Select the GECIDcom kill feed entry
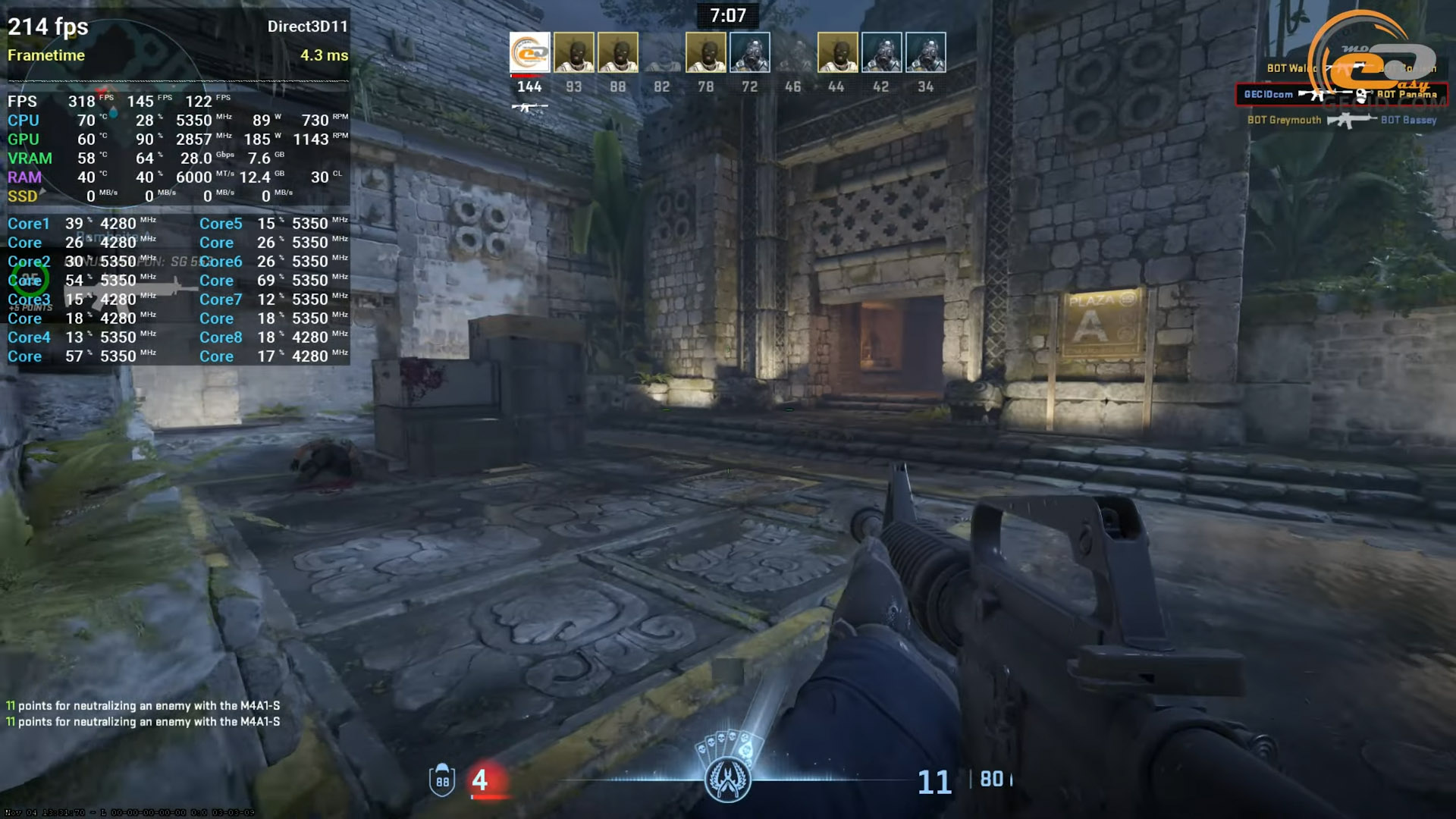This screenshot has width=1456, height=819. click(1341, 95)
